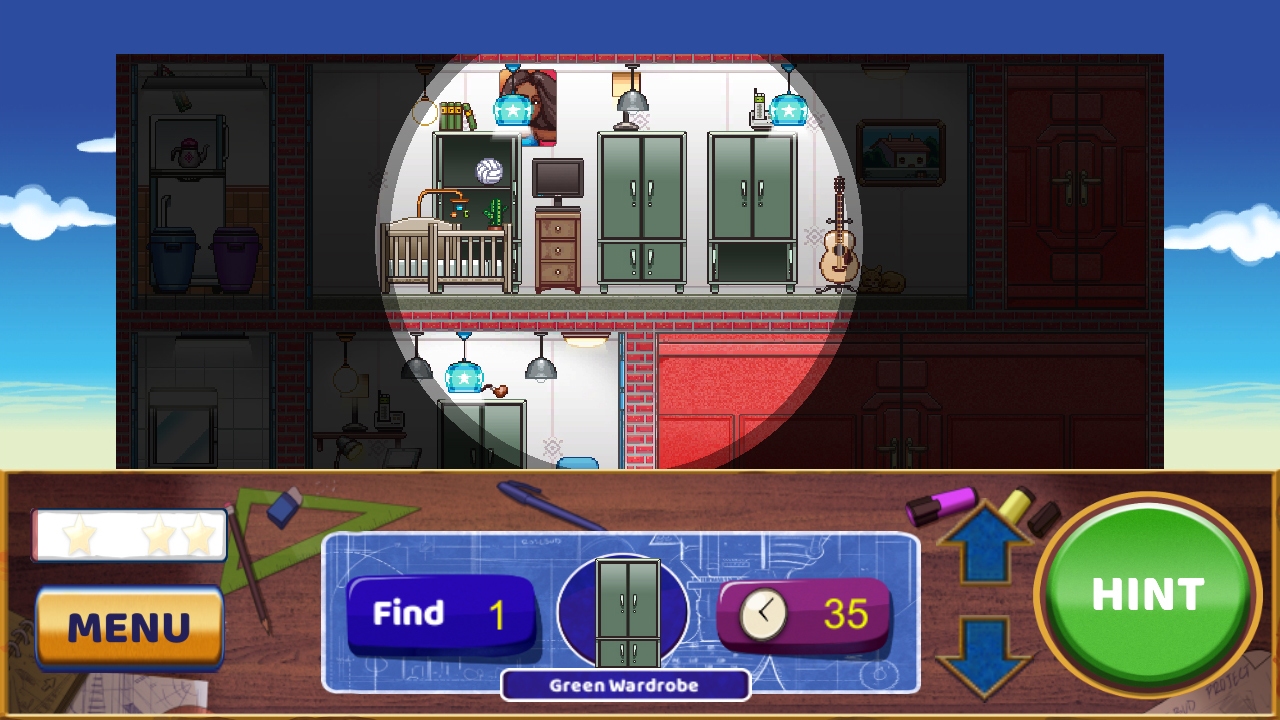Click the star progress bar

(129, 535)
